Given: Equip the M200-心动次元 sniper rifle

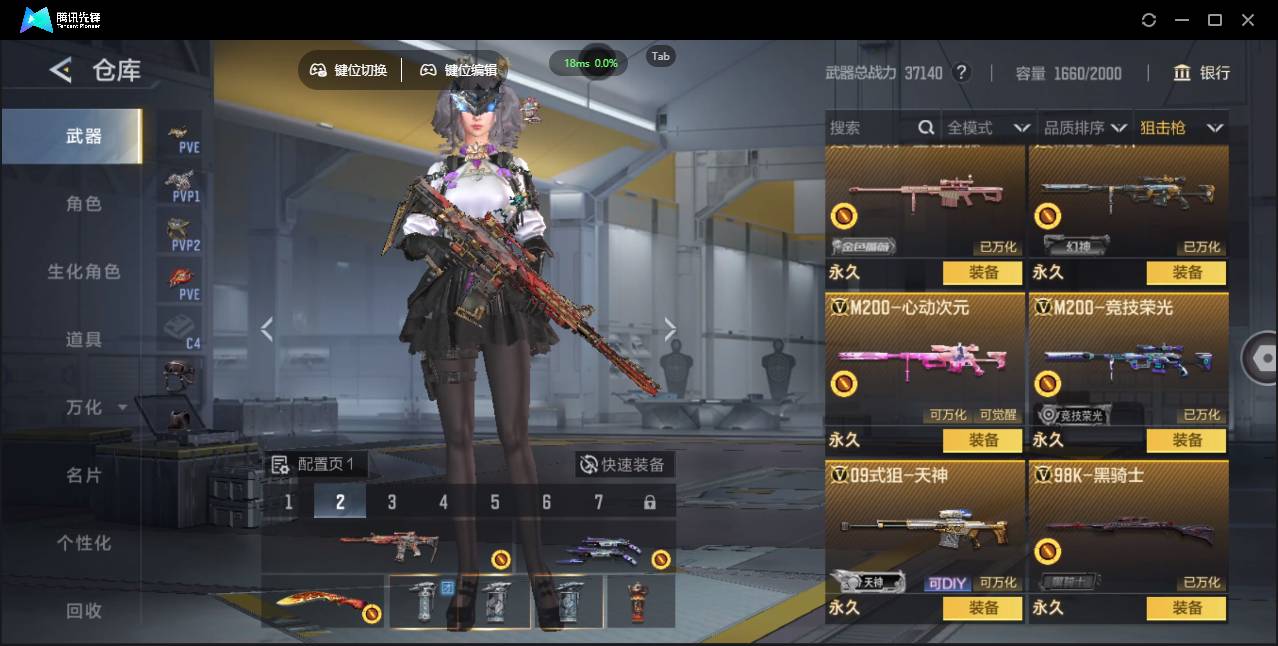Looking at the screenshot, I should [x=982, y=440].
